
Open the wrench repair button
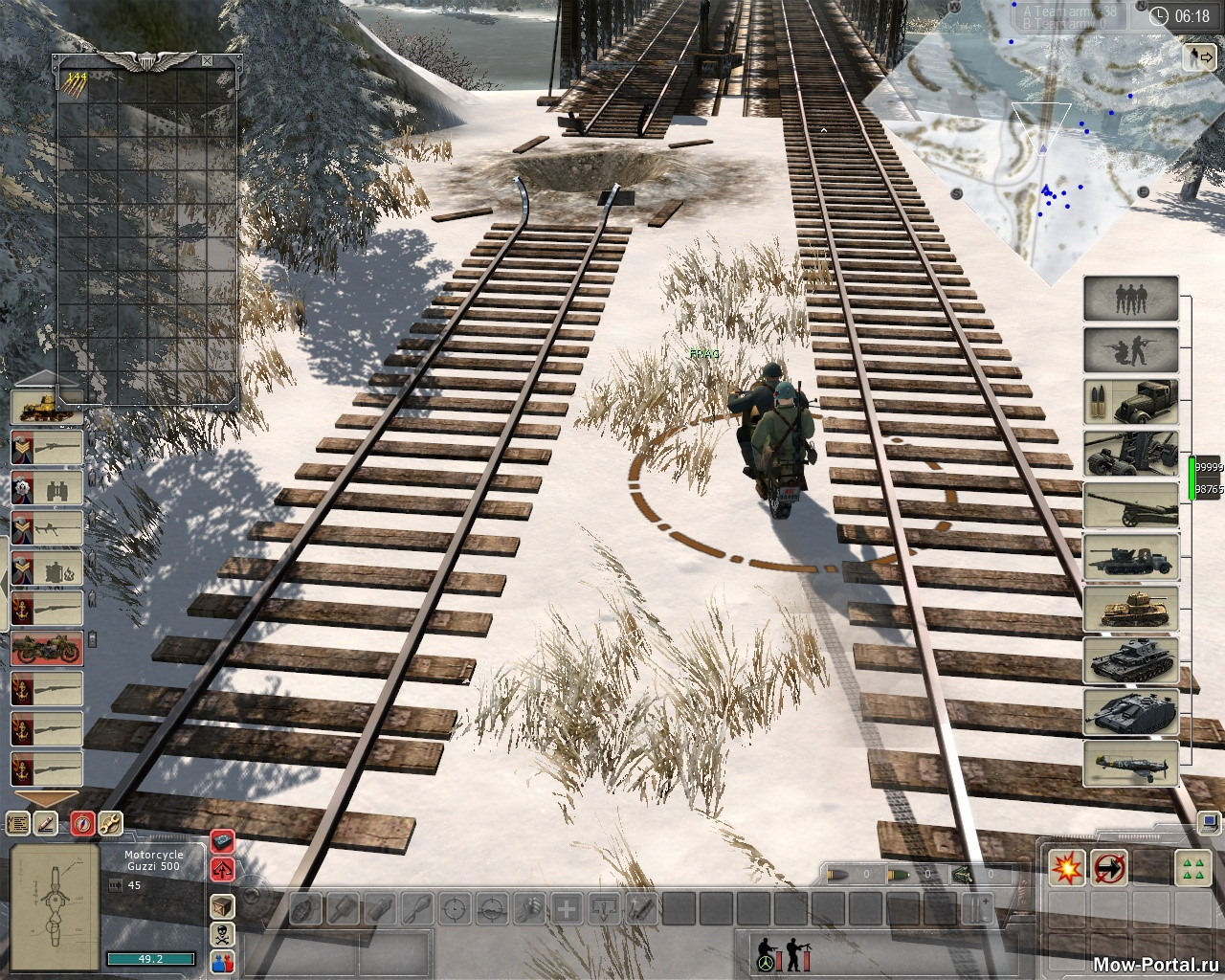coord(111,822)
